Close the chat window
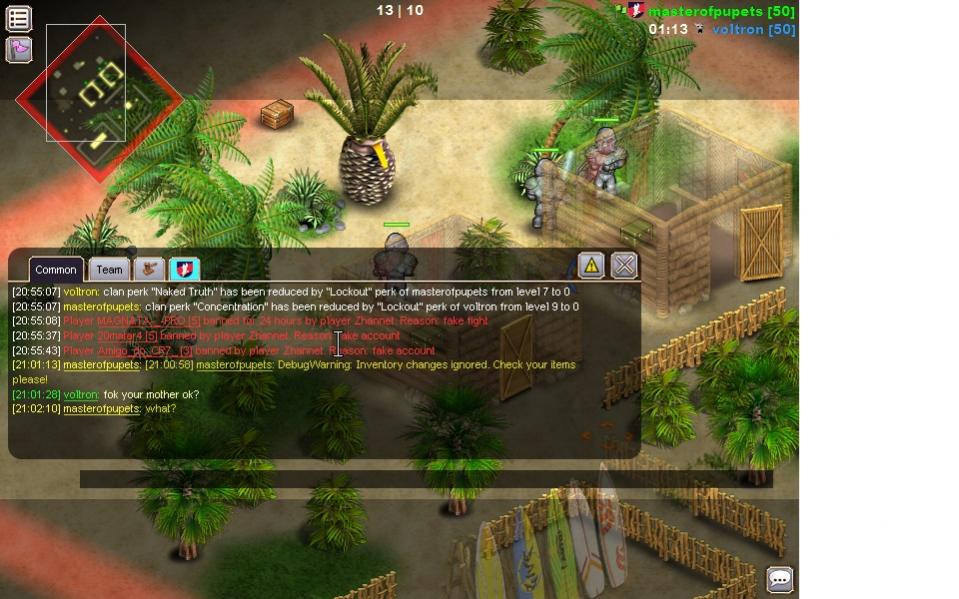The width and height of the screenshot is (959, 599). coord(624,265)
